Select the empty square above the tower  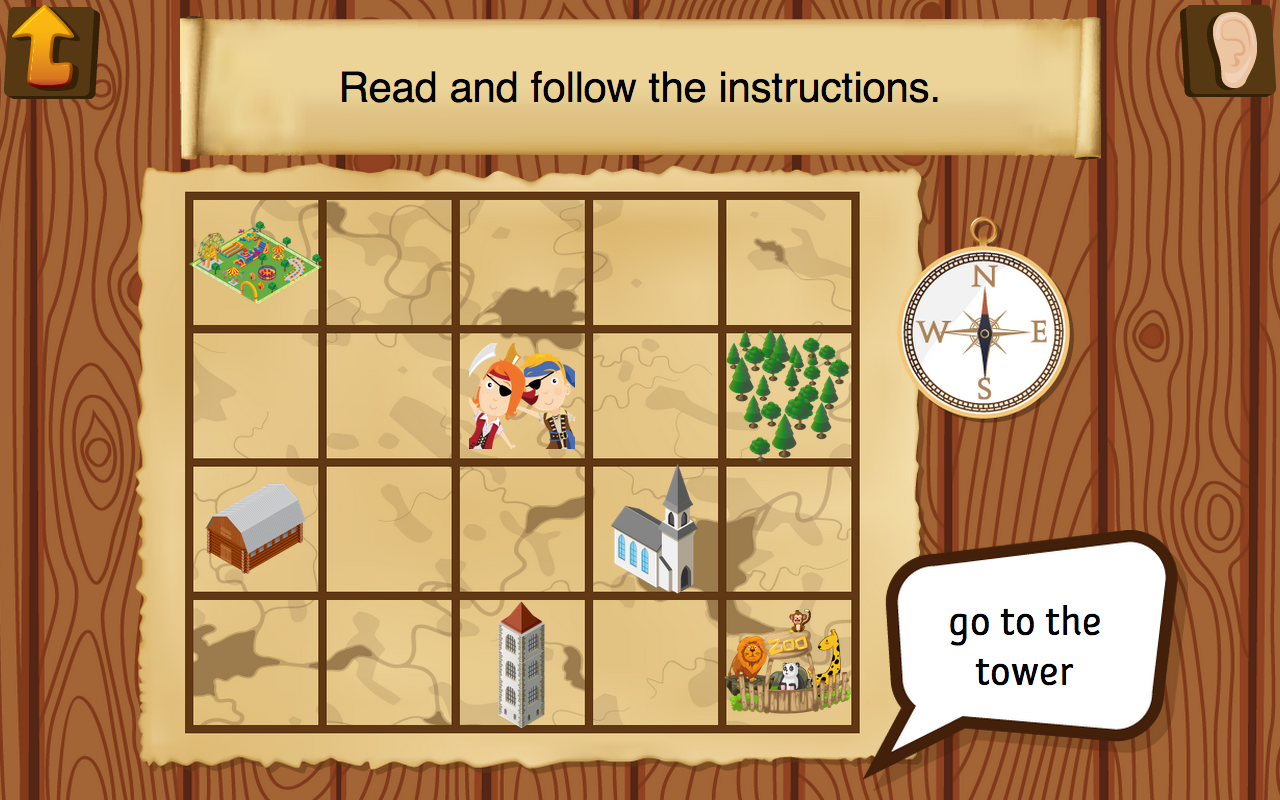pyautogui.click(x=520, y=530)
